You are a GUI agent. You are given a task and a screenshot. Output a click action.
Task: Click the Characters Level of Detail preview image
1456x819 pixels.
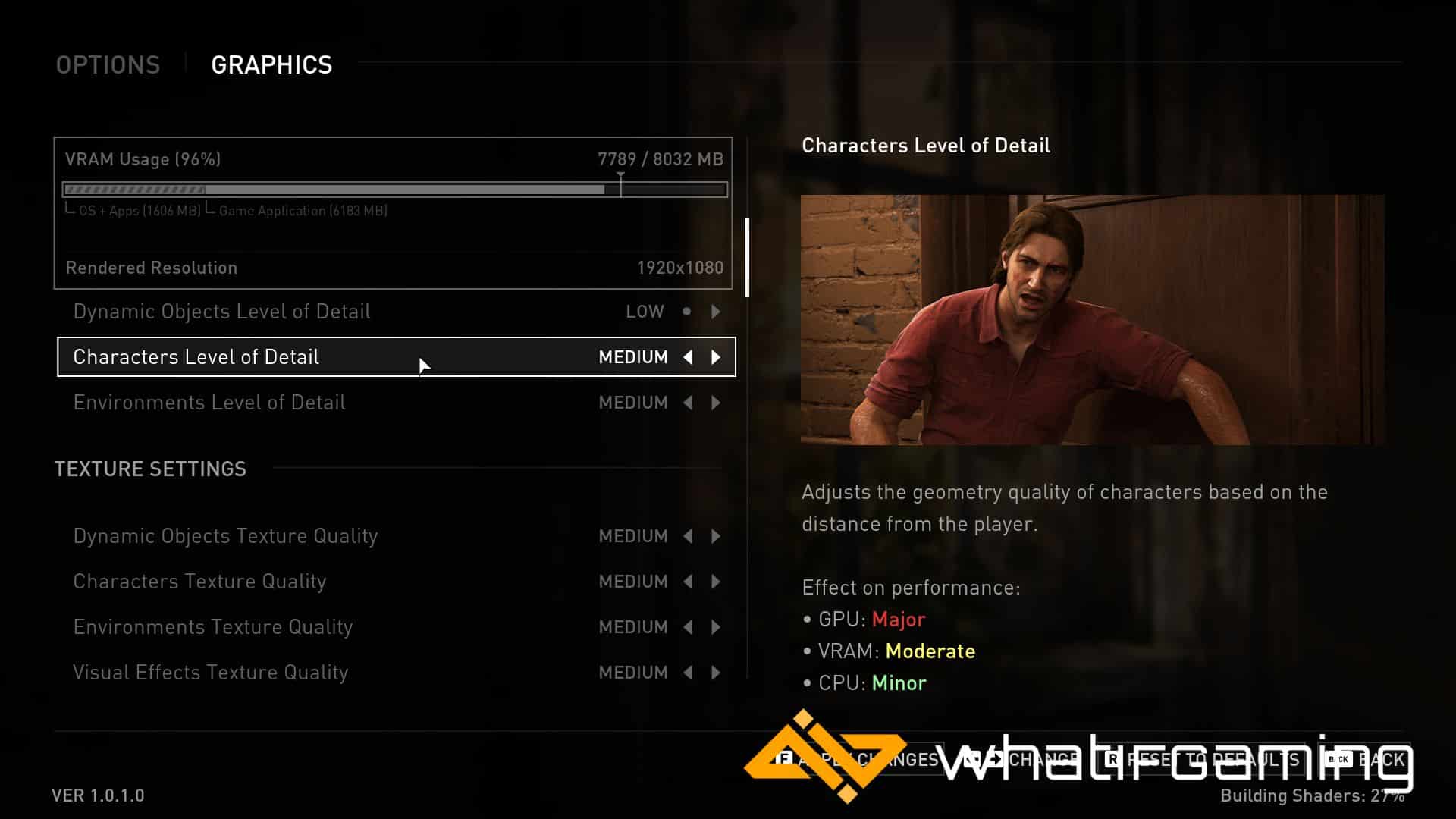(x=1092, y=319)
